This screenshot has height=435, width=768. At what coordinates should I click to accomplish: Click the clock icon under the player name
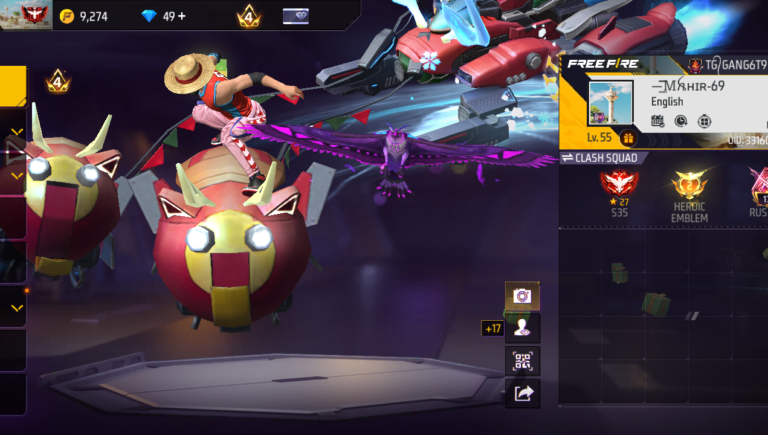click(681, 121)
